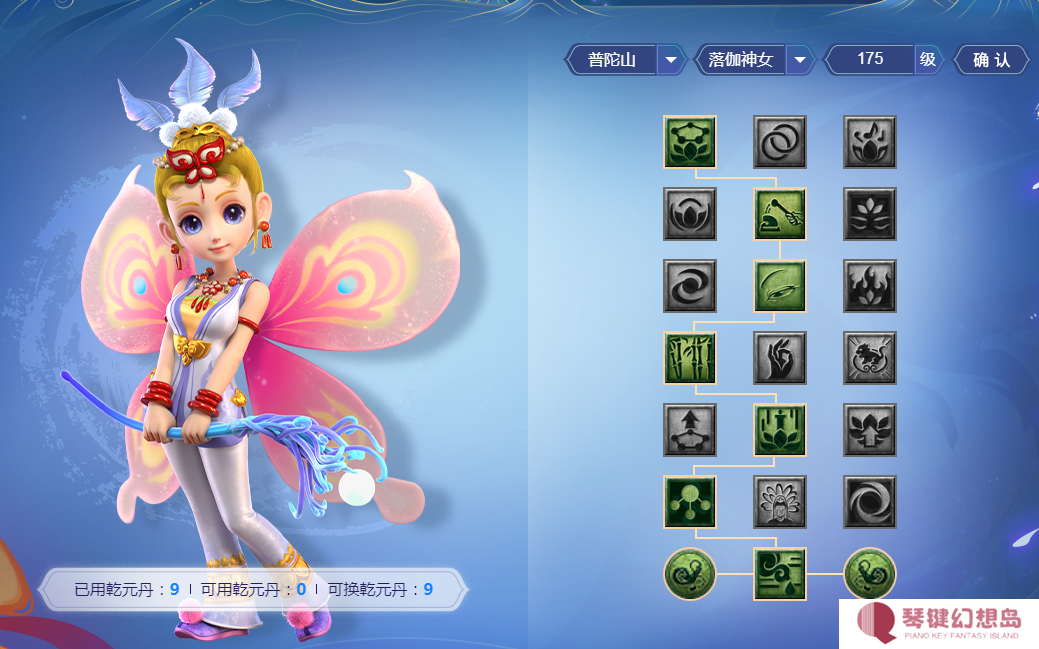This screenshot has height=649, width=1039.
Task: Click the level field showing 175
Action: click(870, 60)
